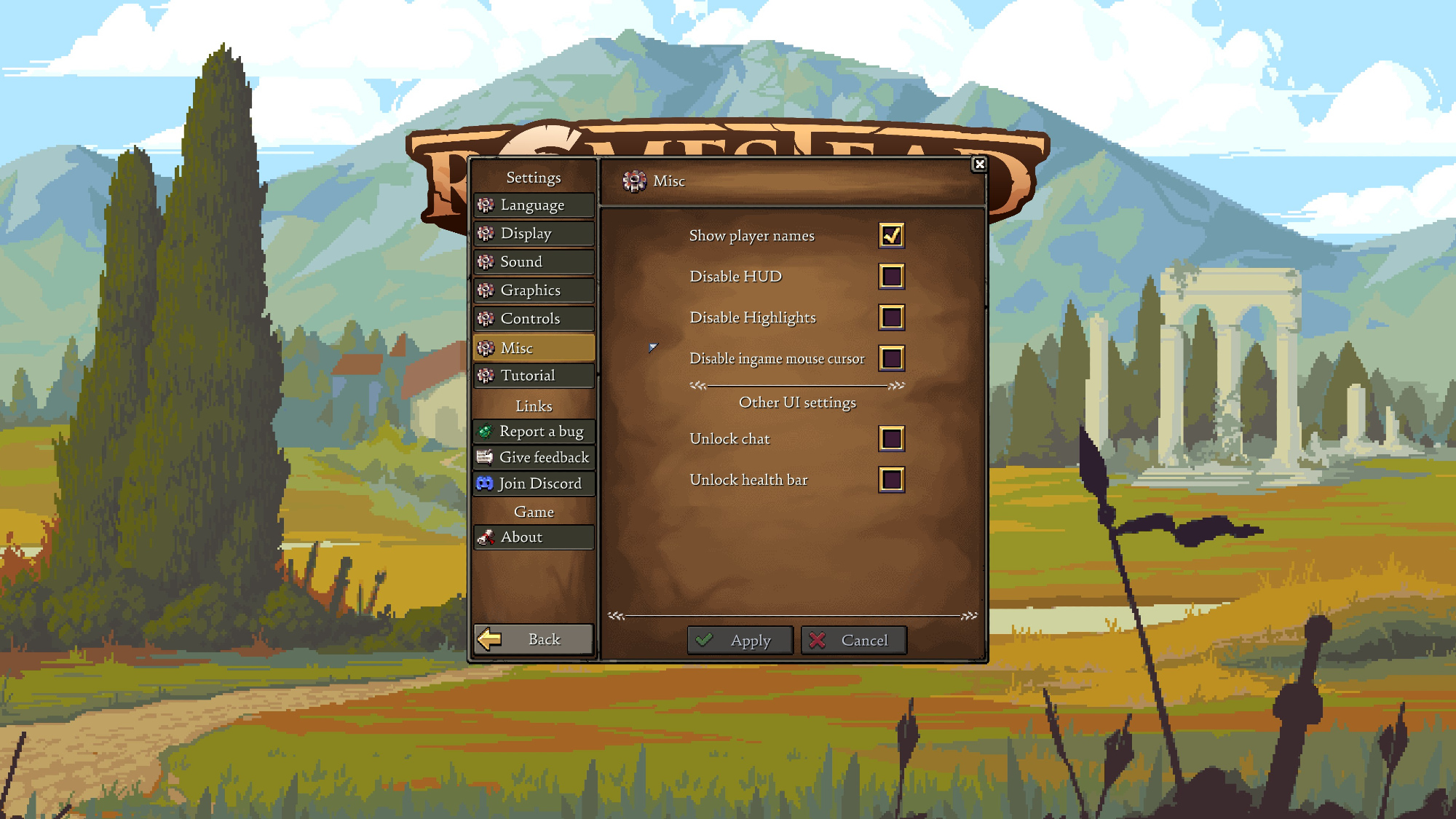Show the About game page
This screenshot has width=1456, height=819.
click(534, 537)
